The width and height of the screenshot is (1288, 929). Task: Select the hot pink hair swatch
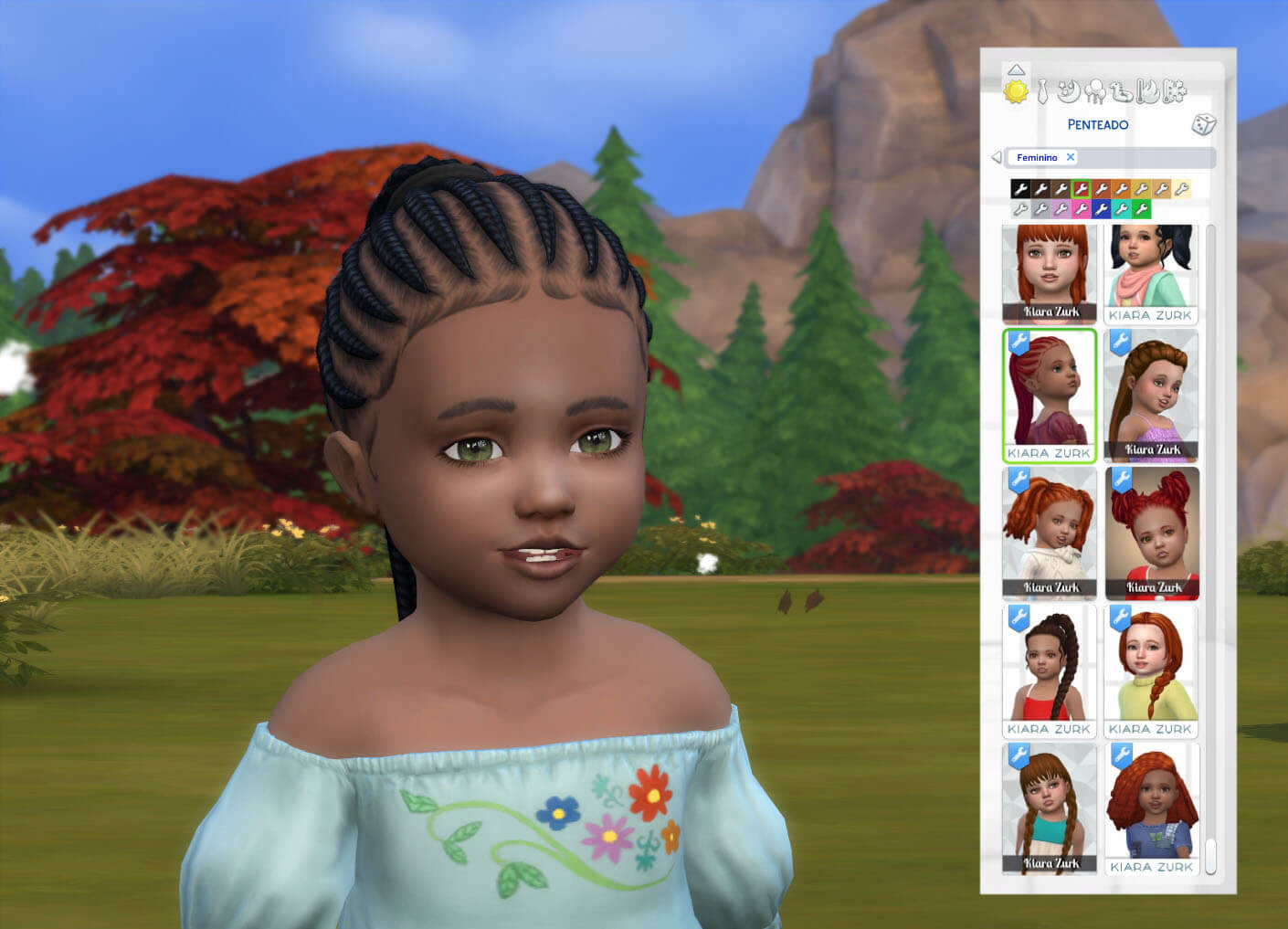click(1081, 209)
